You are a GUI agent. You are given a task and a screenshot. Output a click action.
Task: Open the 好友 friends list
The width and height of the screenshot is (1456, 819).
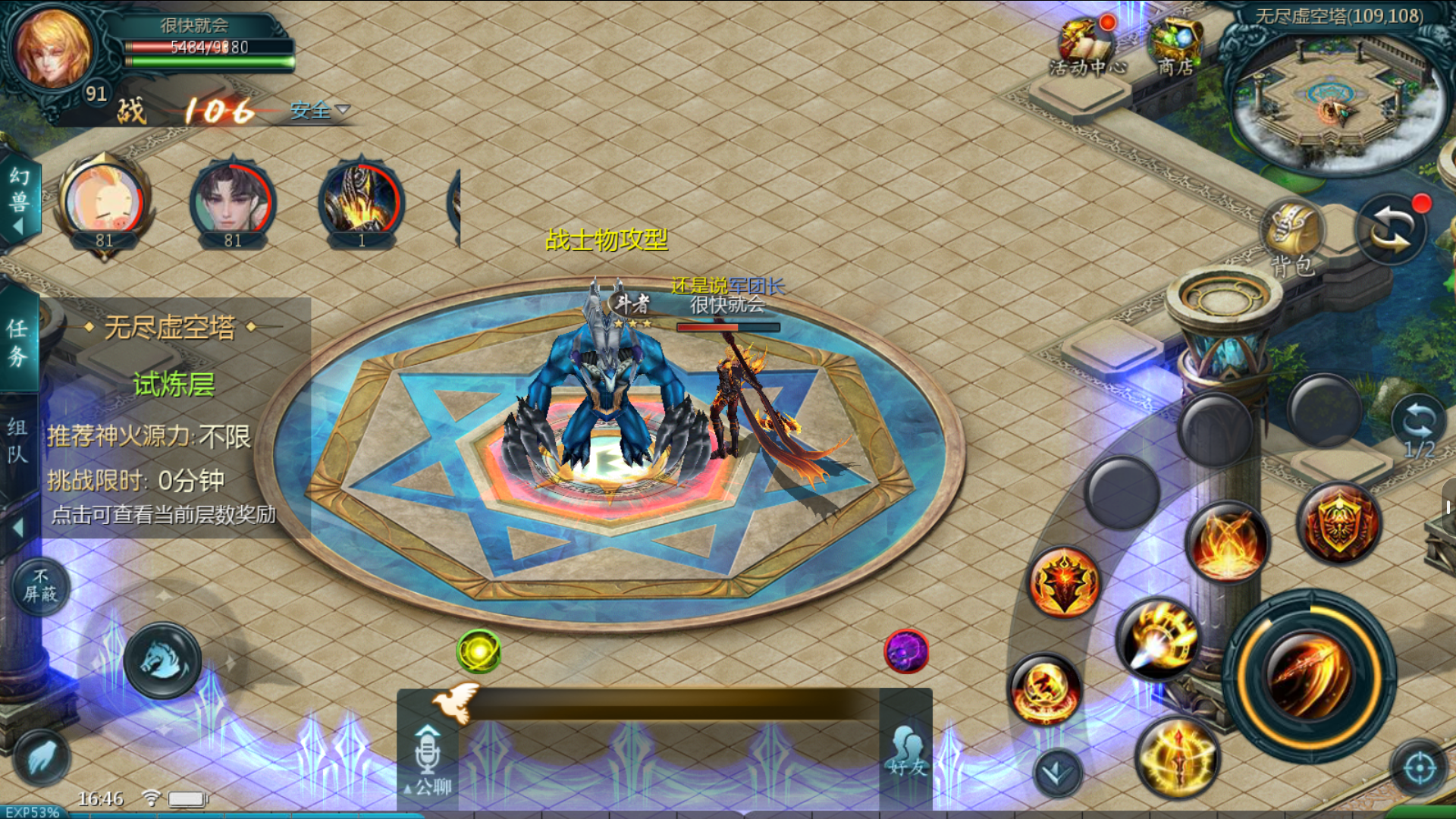click(x=907, y=751)
